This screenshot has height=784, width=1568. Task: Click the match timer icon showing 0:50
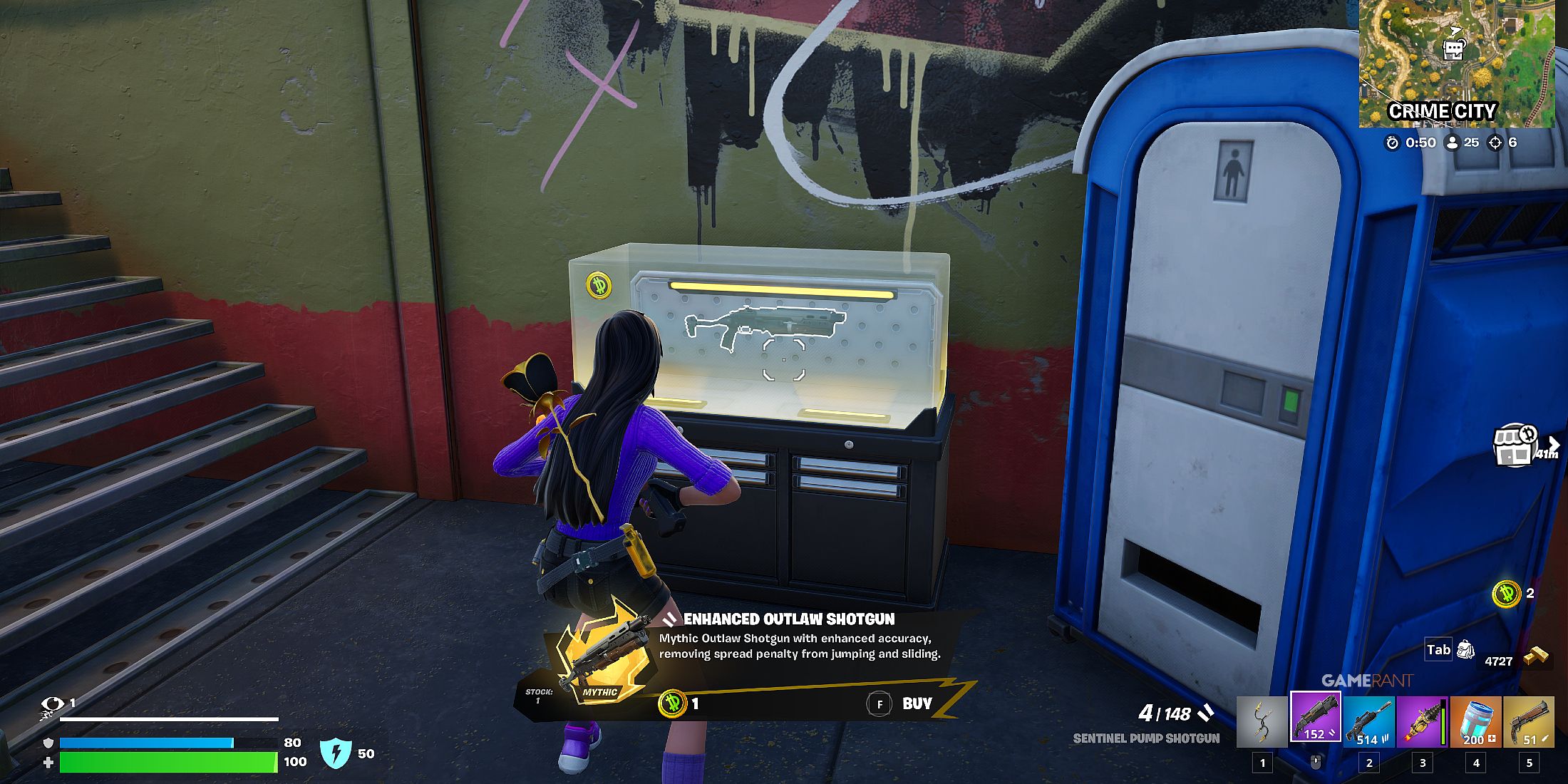[x=1393, y=143]
